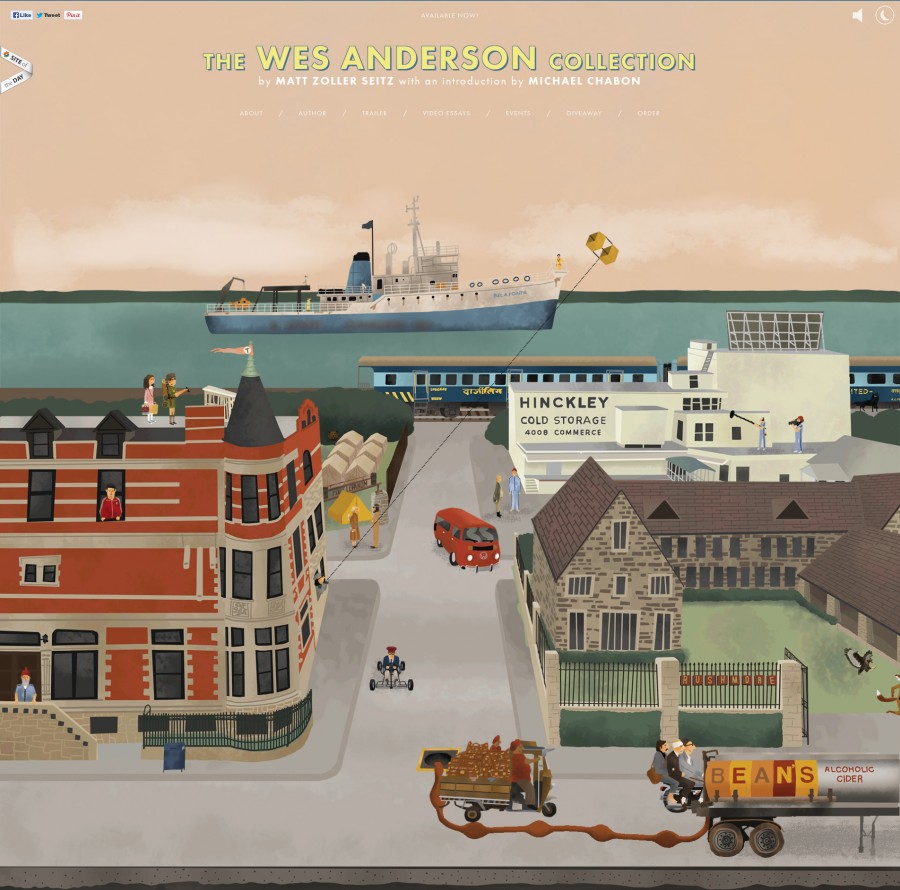Open the Site of the Day ribbon

[x=17, y=68]
